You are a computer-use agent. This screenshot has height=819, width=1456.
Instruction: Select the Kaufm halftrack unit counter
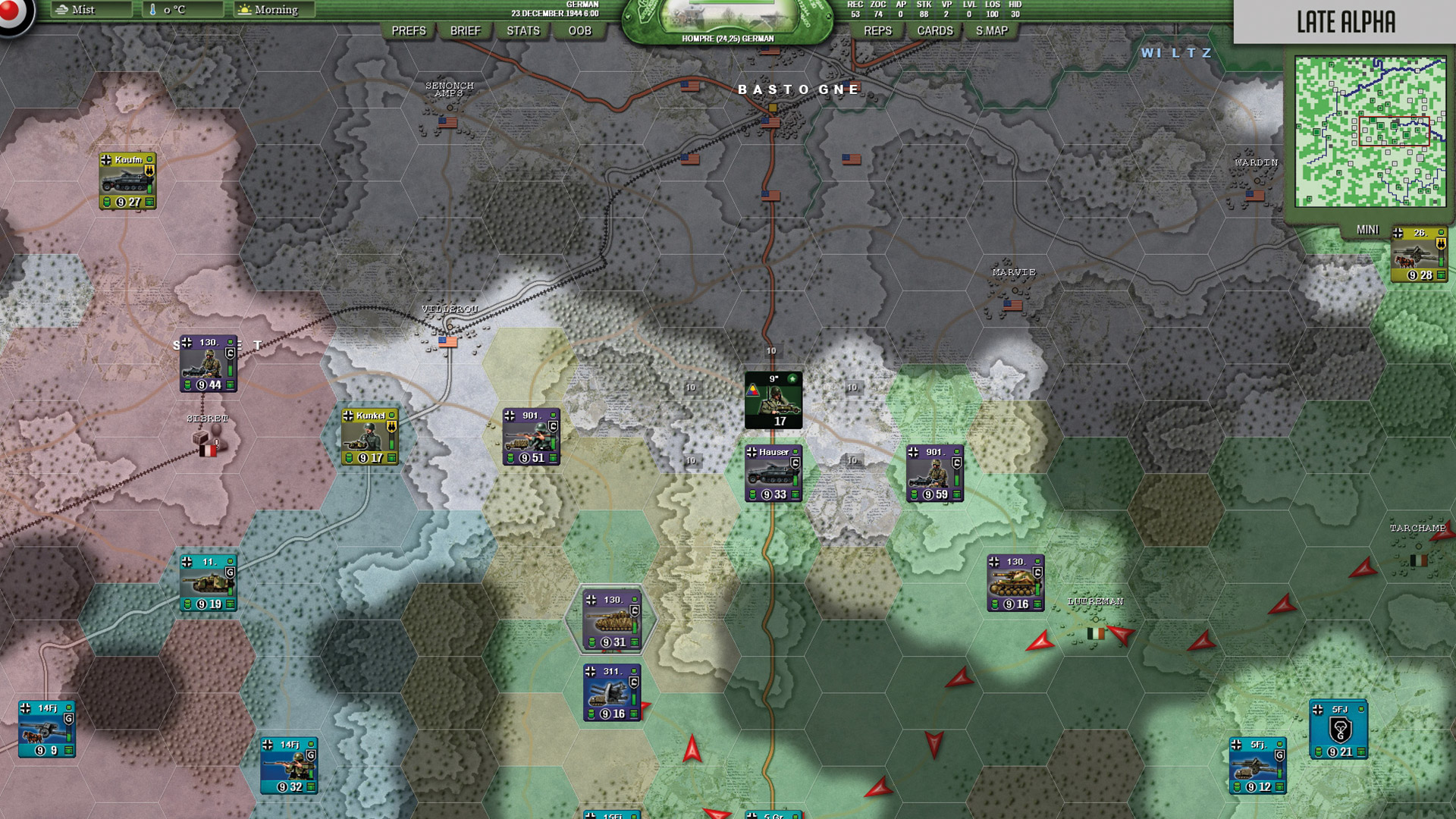click(127, 180)
